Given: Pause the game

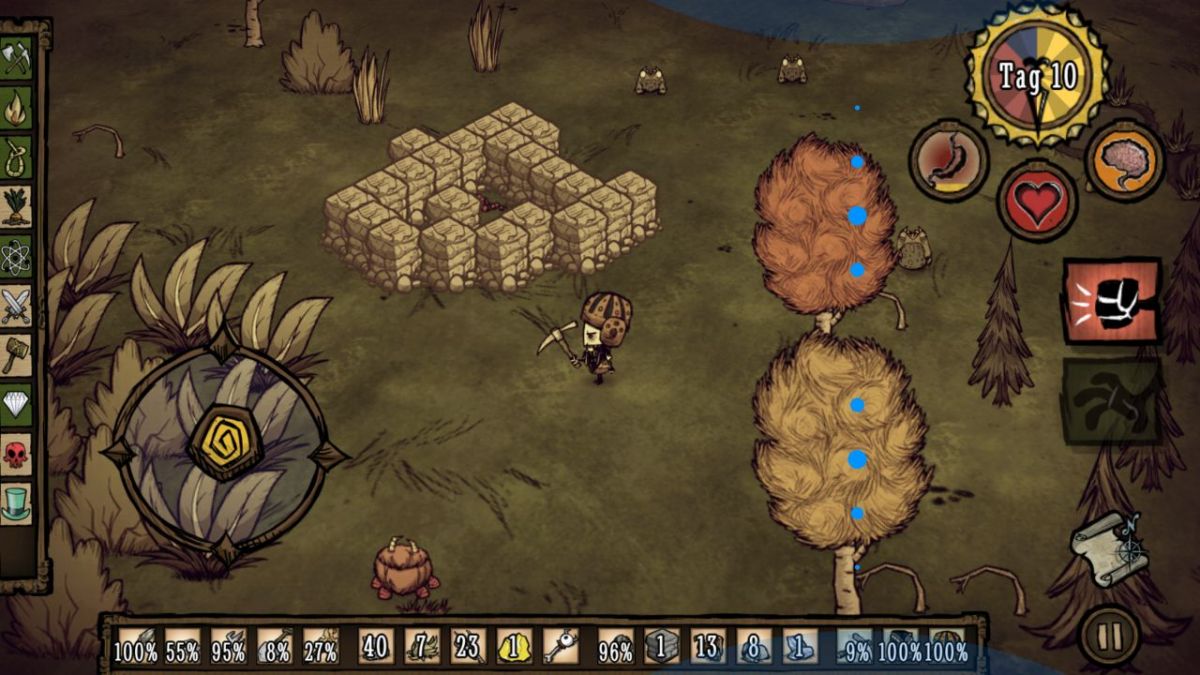Looking at the screenshot, I should tap(1110, 634).
